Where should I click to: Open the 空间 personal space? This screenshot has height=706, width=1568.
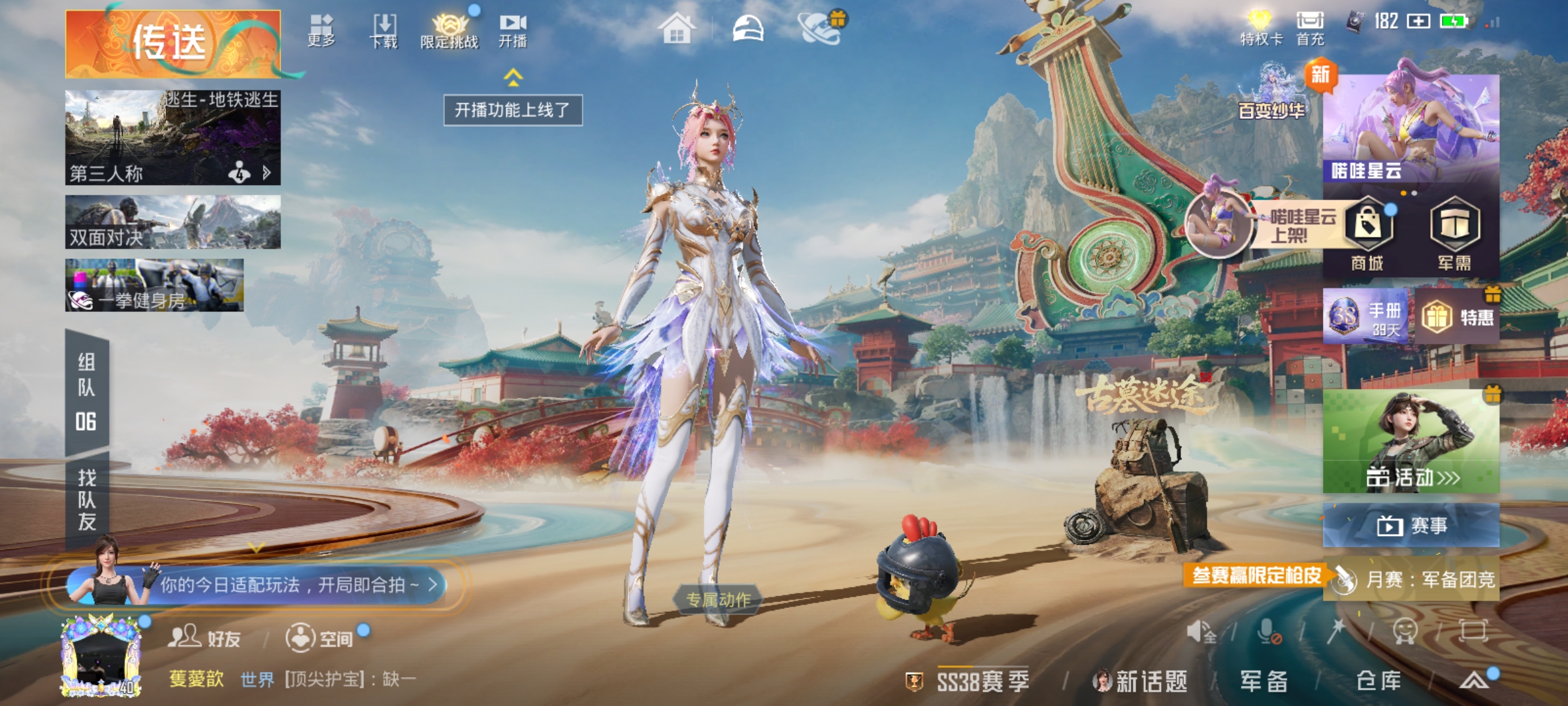(320, 637)
